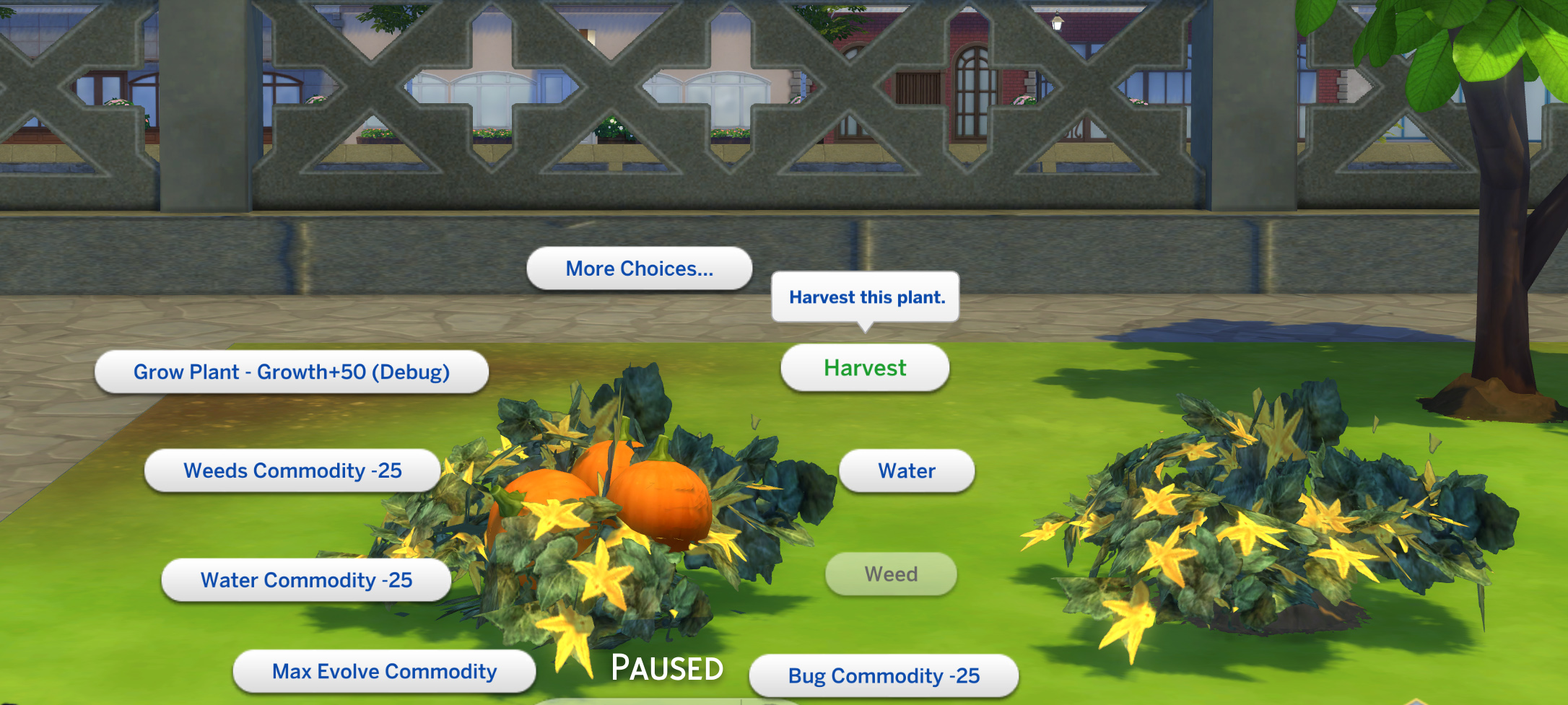The image size is (1568, 705).
Task: Choose Grow Plant - Growth+50 debug option
Action: point(292,372)
